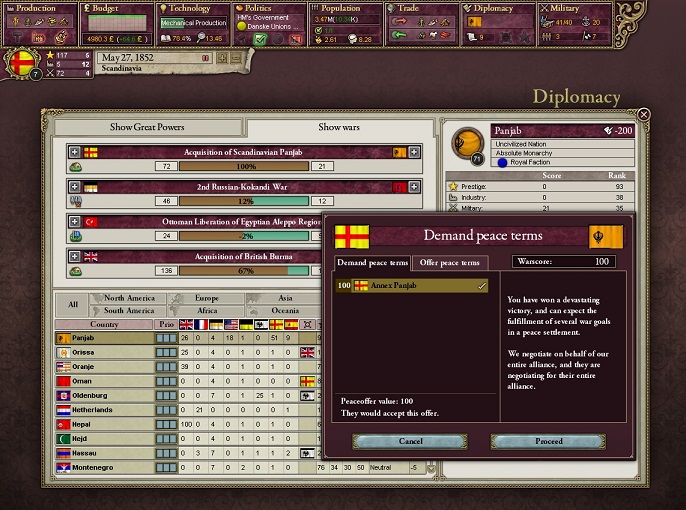This screenshot has width=686, height=510.
Task: Filter countries by Africa
Action: [205, 310]
